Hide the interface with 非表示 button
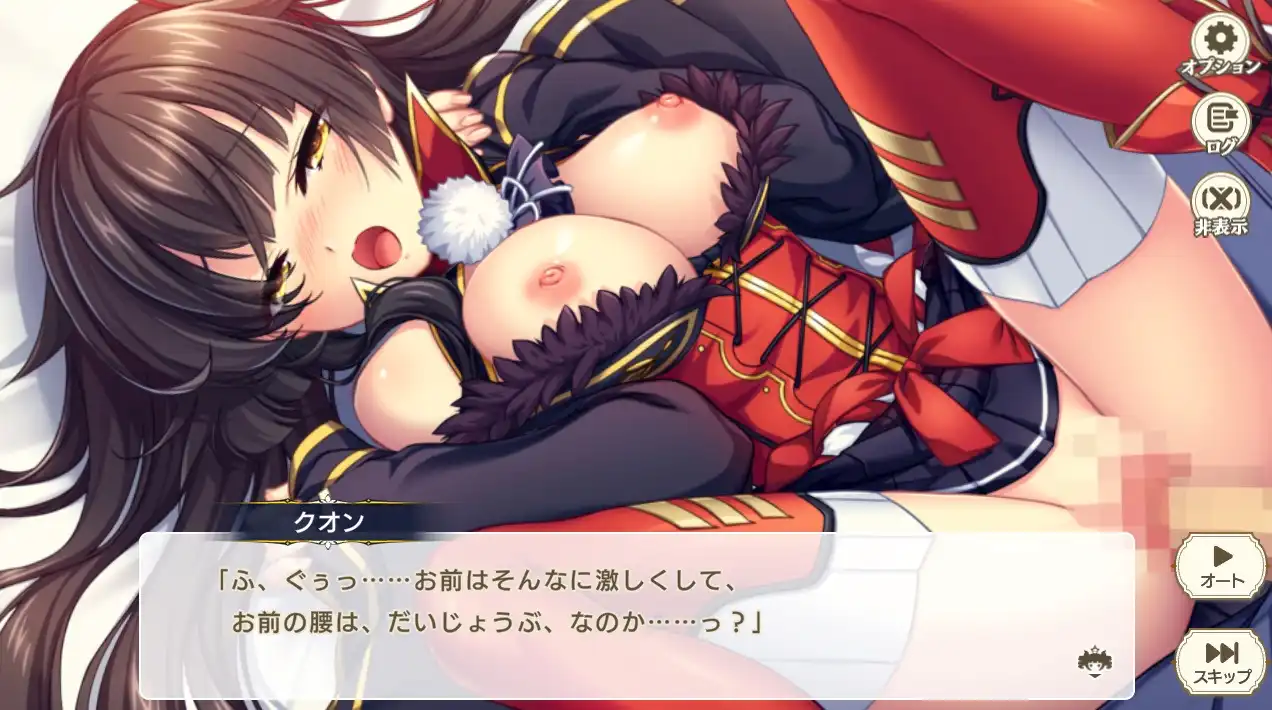This screenshot has width=1272, height=710. pyautogui.click(x=1222, y=206)
